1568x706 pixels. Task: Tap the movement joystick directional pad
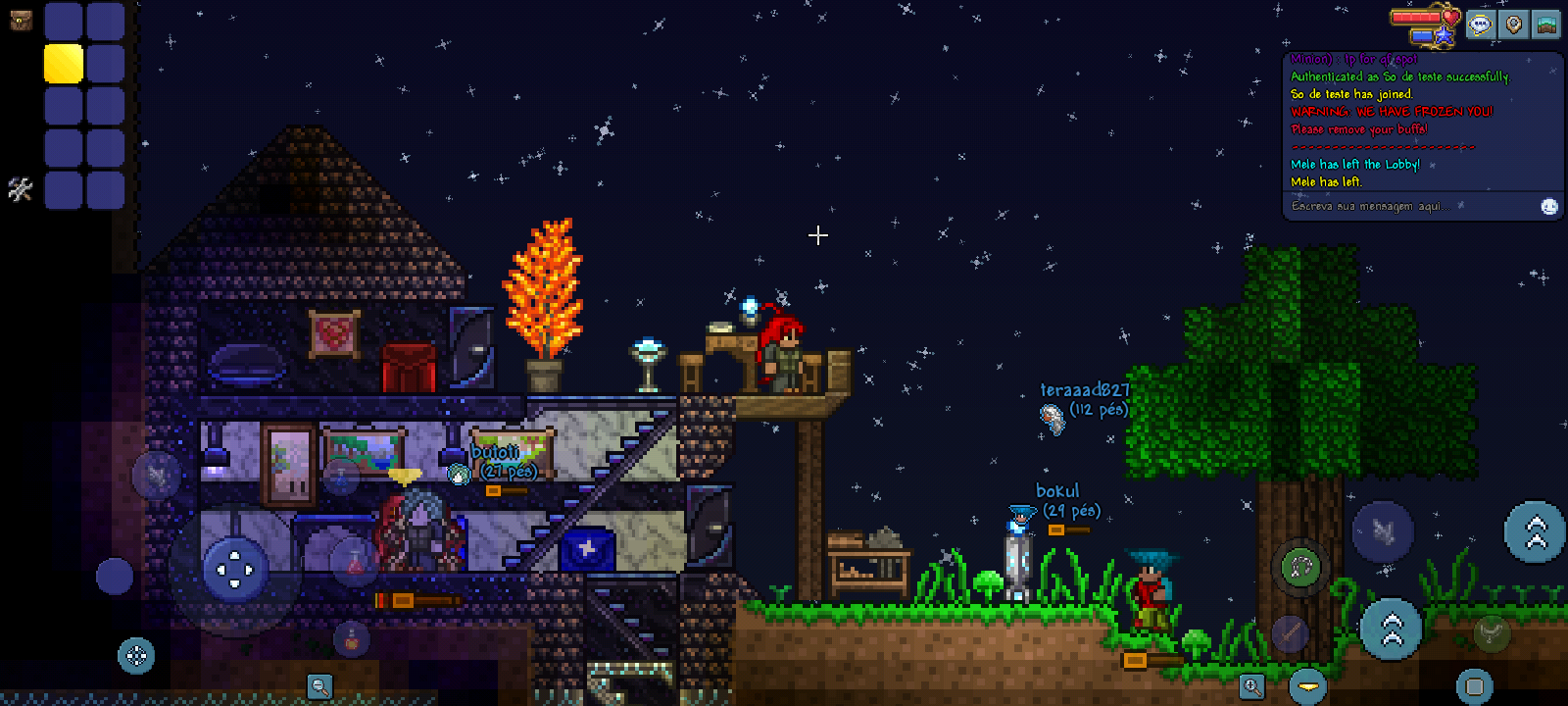[x=235, y=569]
